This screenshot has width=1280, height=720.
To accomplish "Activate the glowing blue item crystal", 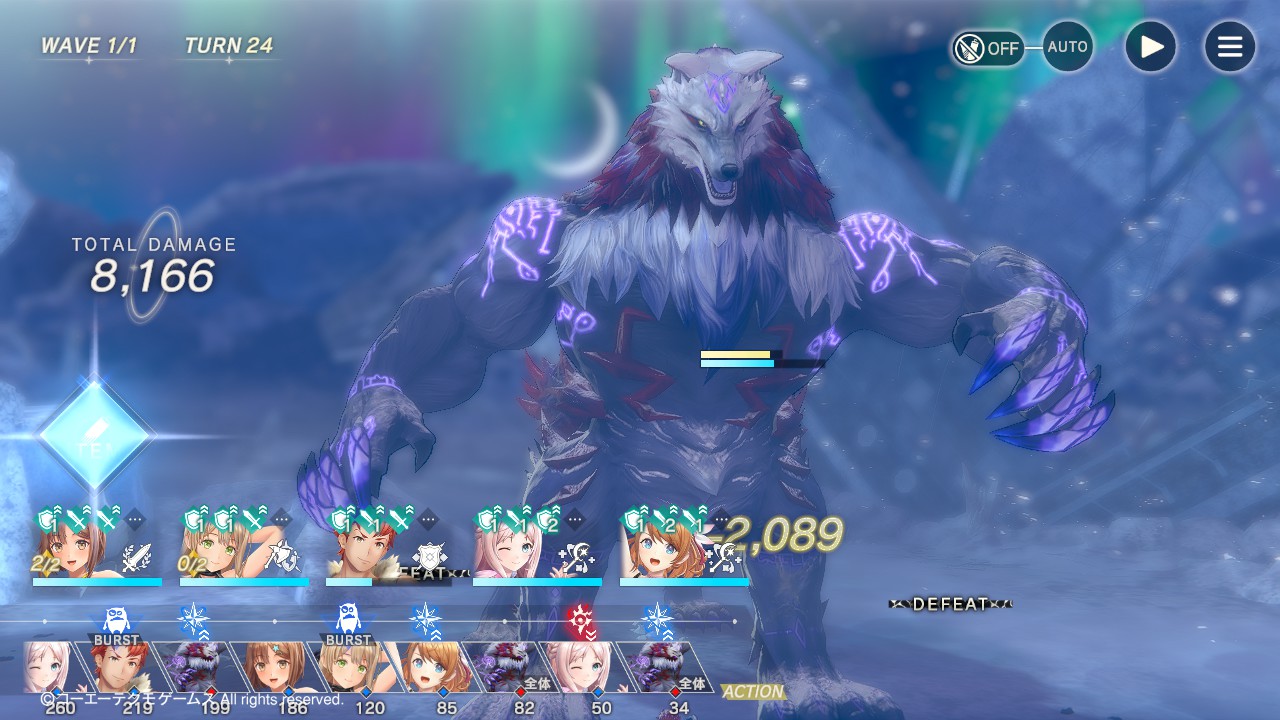I will [x=94, y=436].
